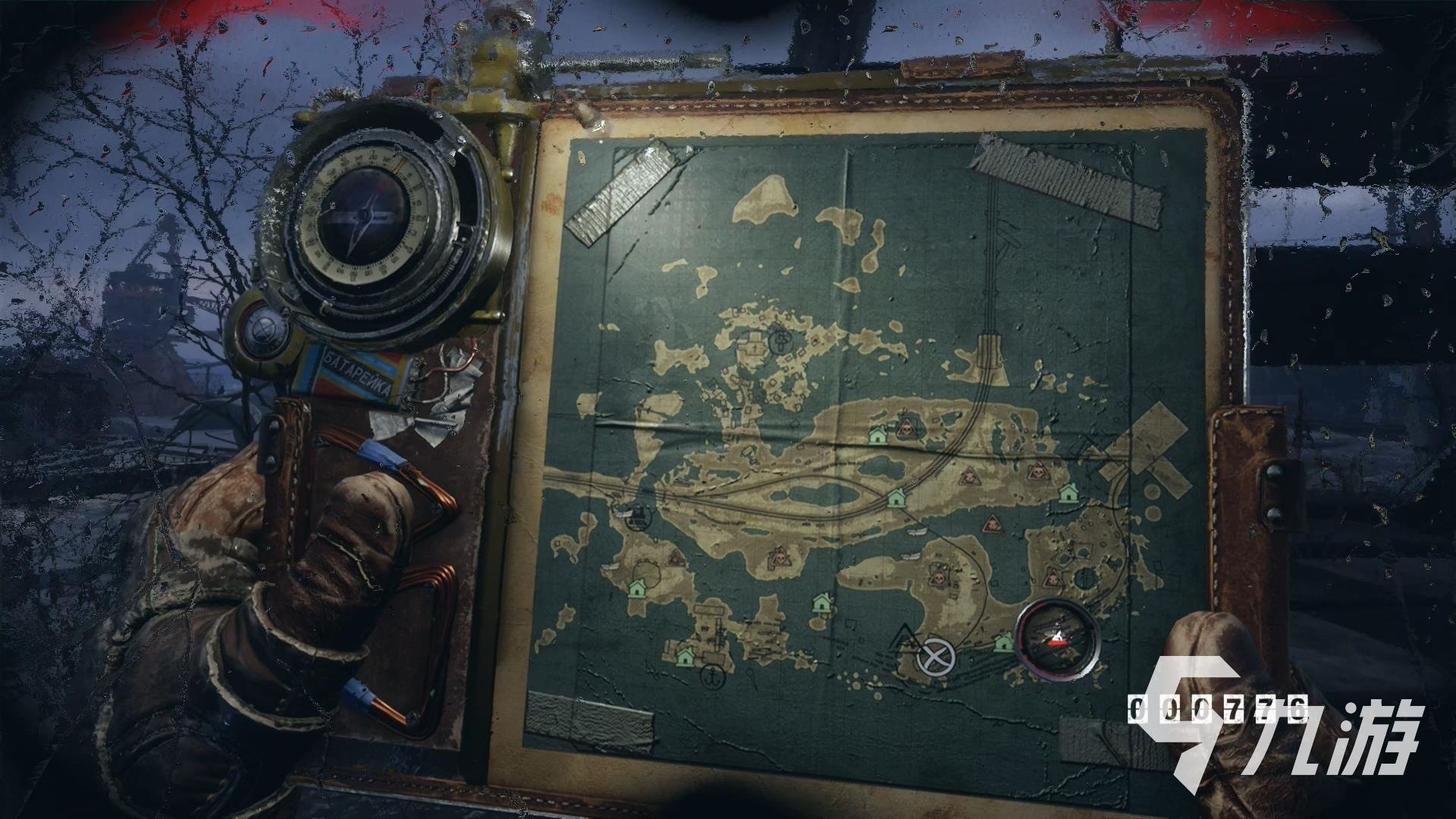Select the safehouse marker at the rail junction
1456x819 pixels.
pos(896,497)
